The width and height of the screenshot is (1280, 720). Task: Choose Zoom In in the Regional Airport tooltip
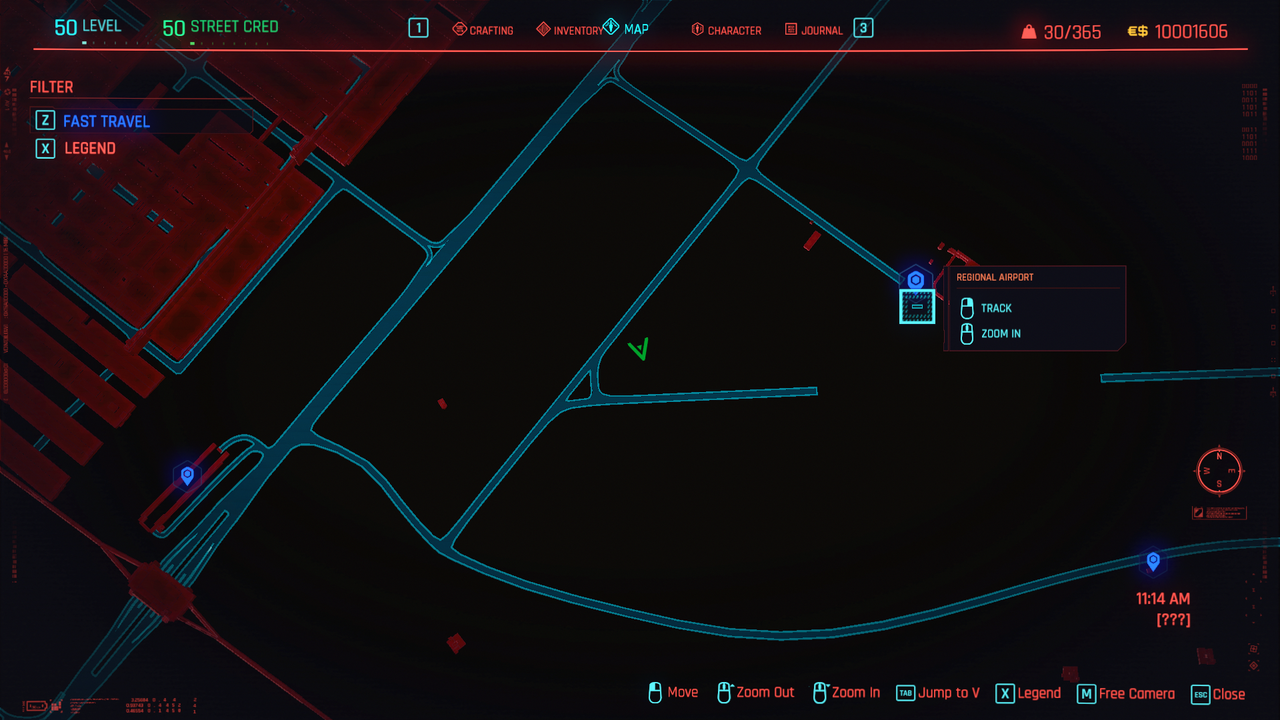point(1000,334)
